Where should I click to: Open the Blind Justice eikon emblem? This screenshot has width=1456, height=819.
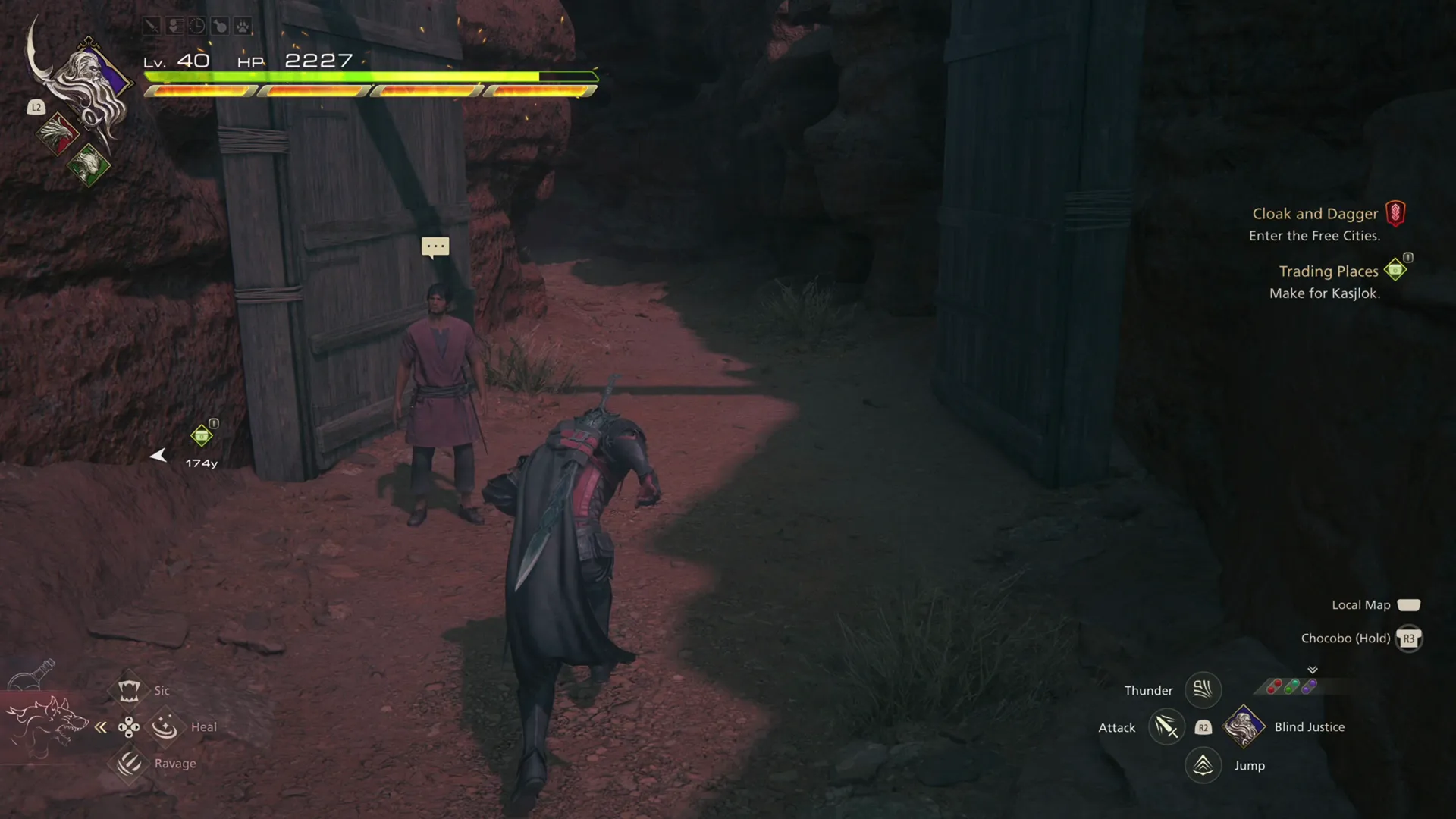1244,726
